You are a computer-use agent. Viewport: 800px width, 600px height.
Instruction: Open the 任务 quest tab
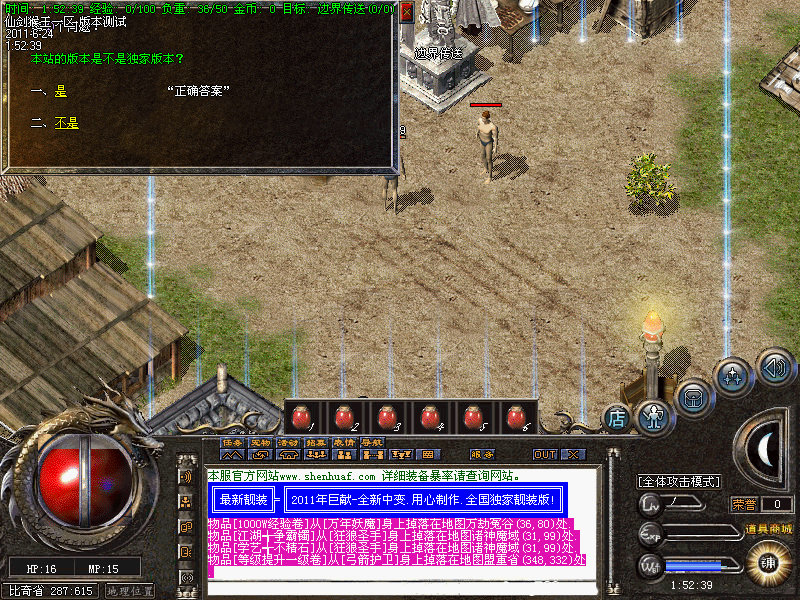point(233,442)
